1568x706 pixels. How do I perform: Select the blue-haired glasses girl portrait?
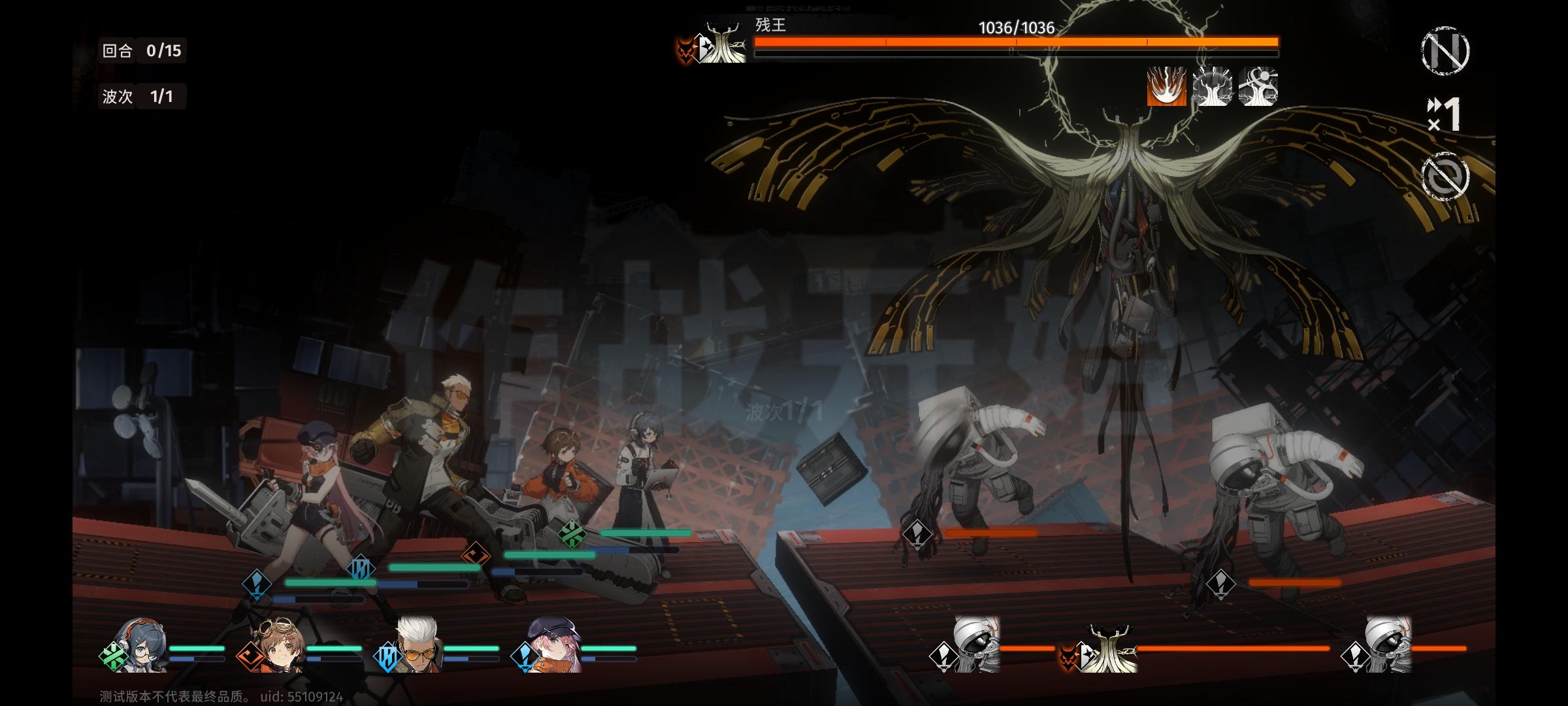(x=140, y=646)
